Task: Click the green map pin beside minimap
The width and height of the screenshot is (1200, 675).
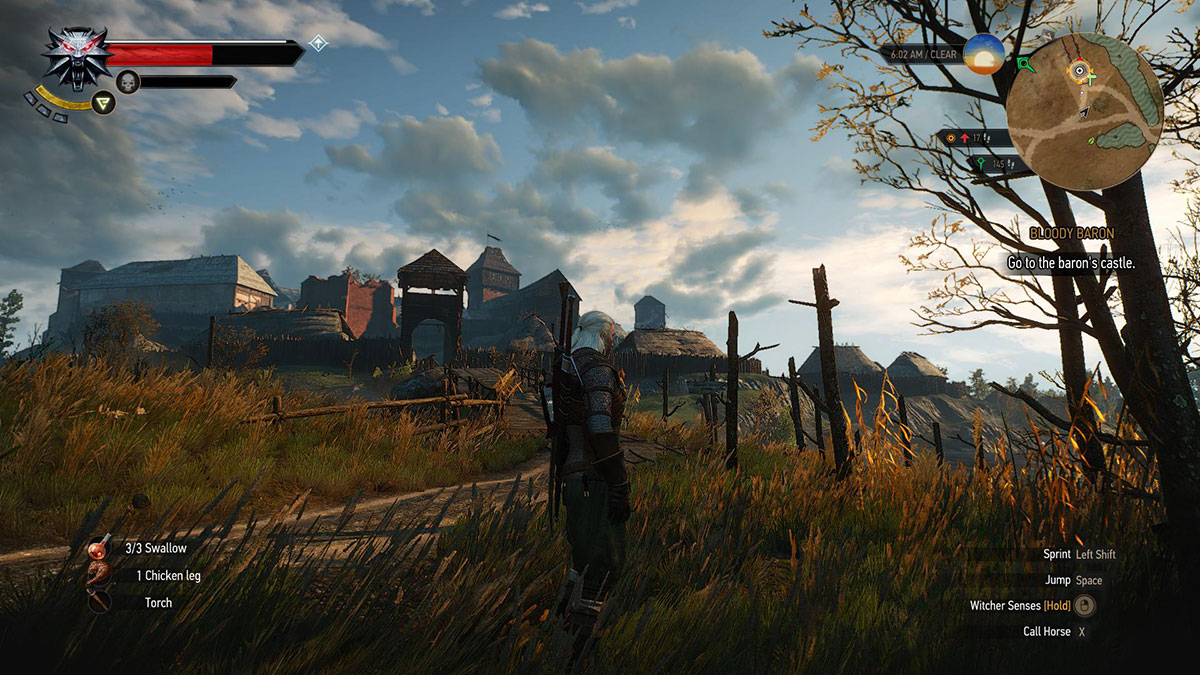Action: tap(1026, 65)
